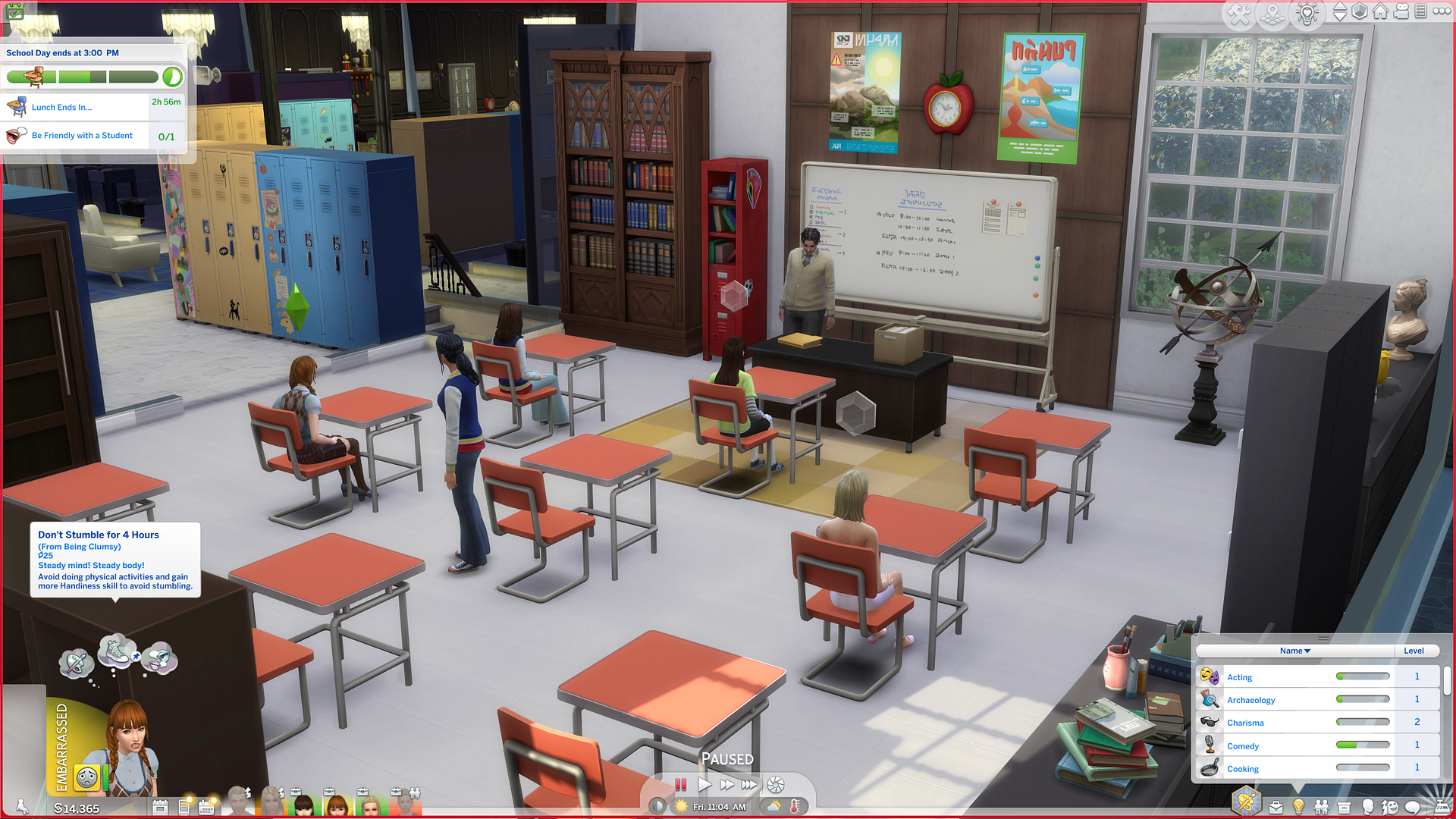The width and height of the screenshot is (1456, 819).
Task: Open the Gallery lightbulb icon
Action: point(1307,14)
